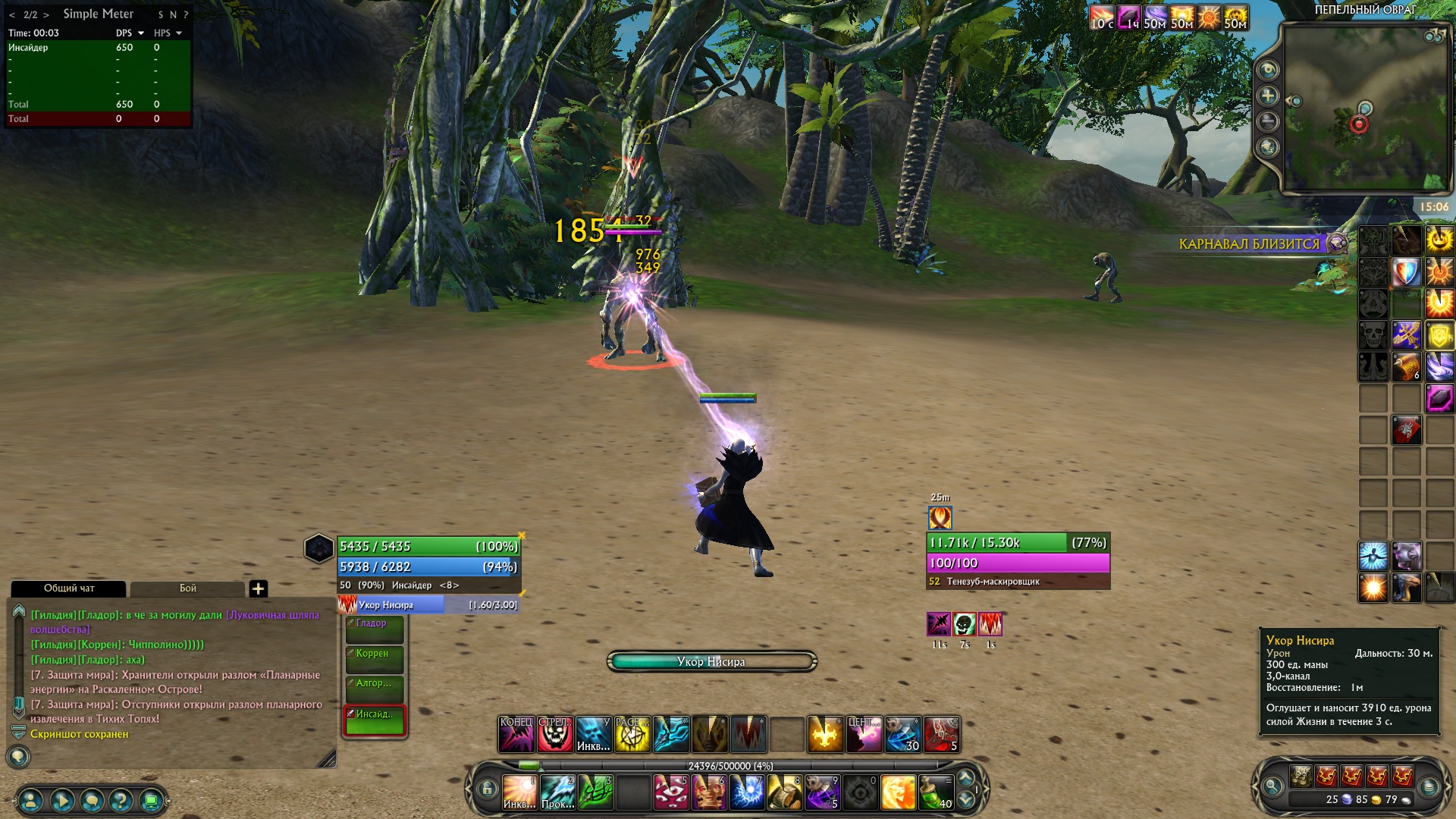Click the Карнавал близится event tracker
The image size is (1456, 819).
coord(1249,244)
